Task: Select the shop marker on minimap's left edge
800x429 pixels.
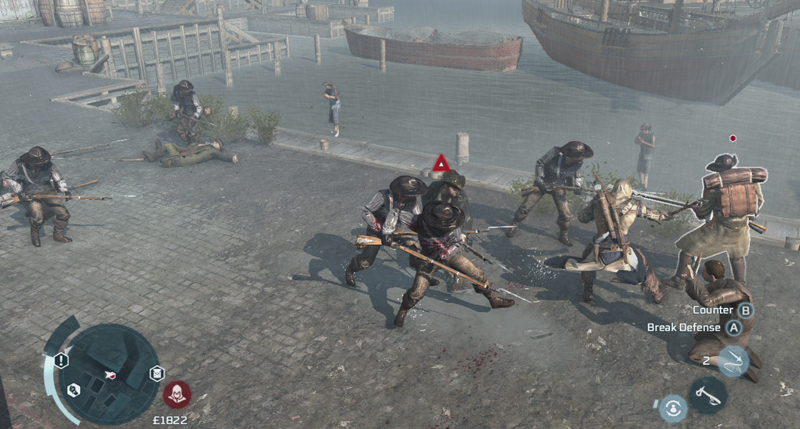Action: coord(74,390)
